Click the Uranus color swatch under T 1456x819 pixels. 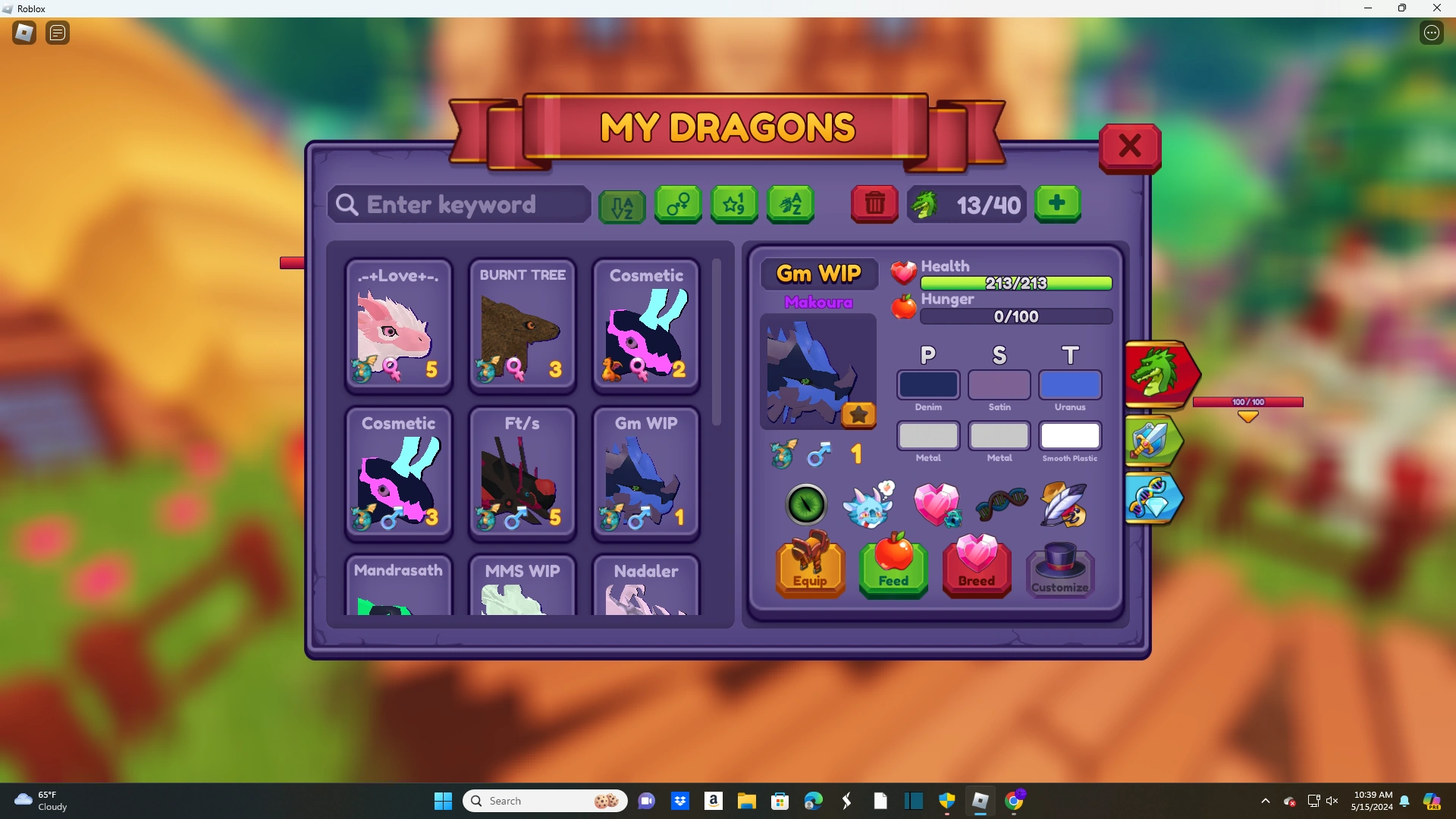pyautogui.click(x=1069, y=385)
